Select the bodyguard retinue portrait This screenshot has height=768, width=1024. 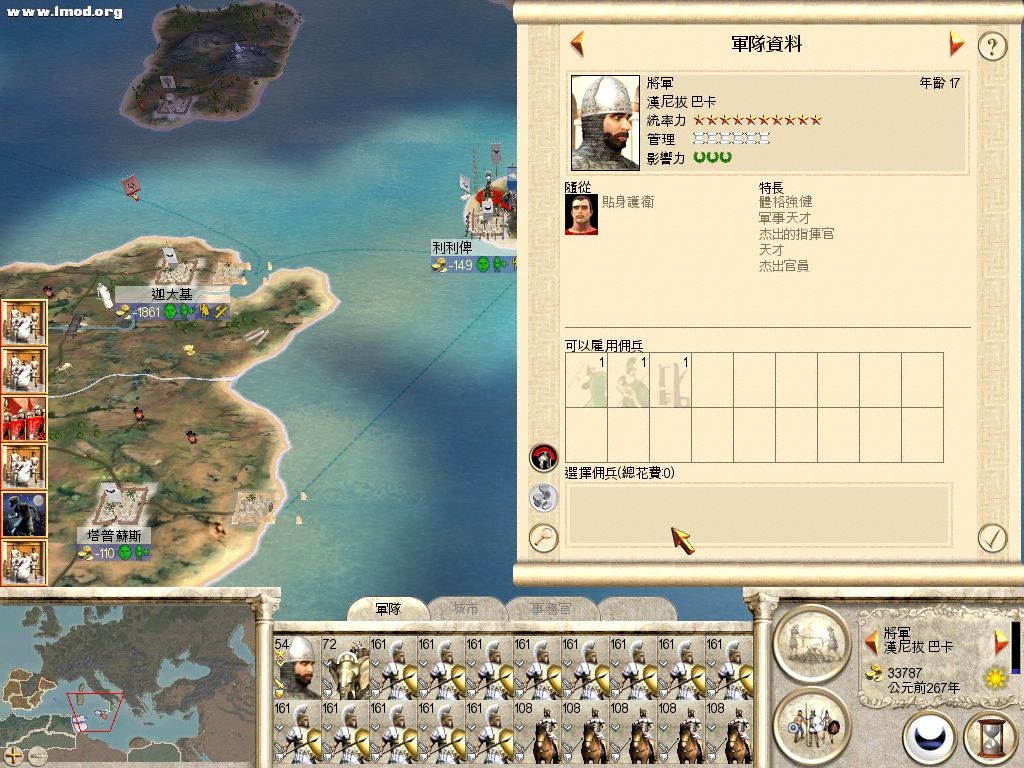(581, 213)
